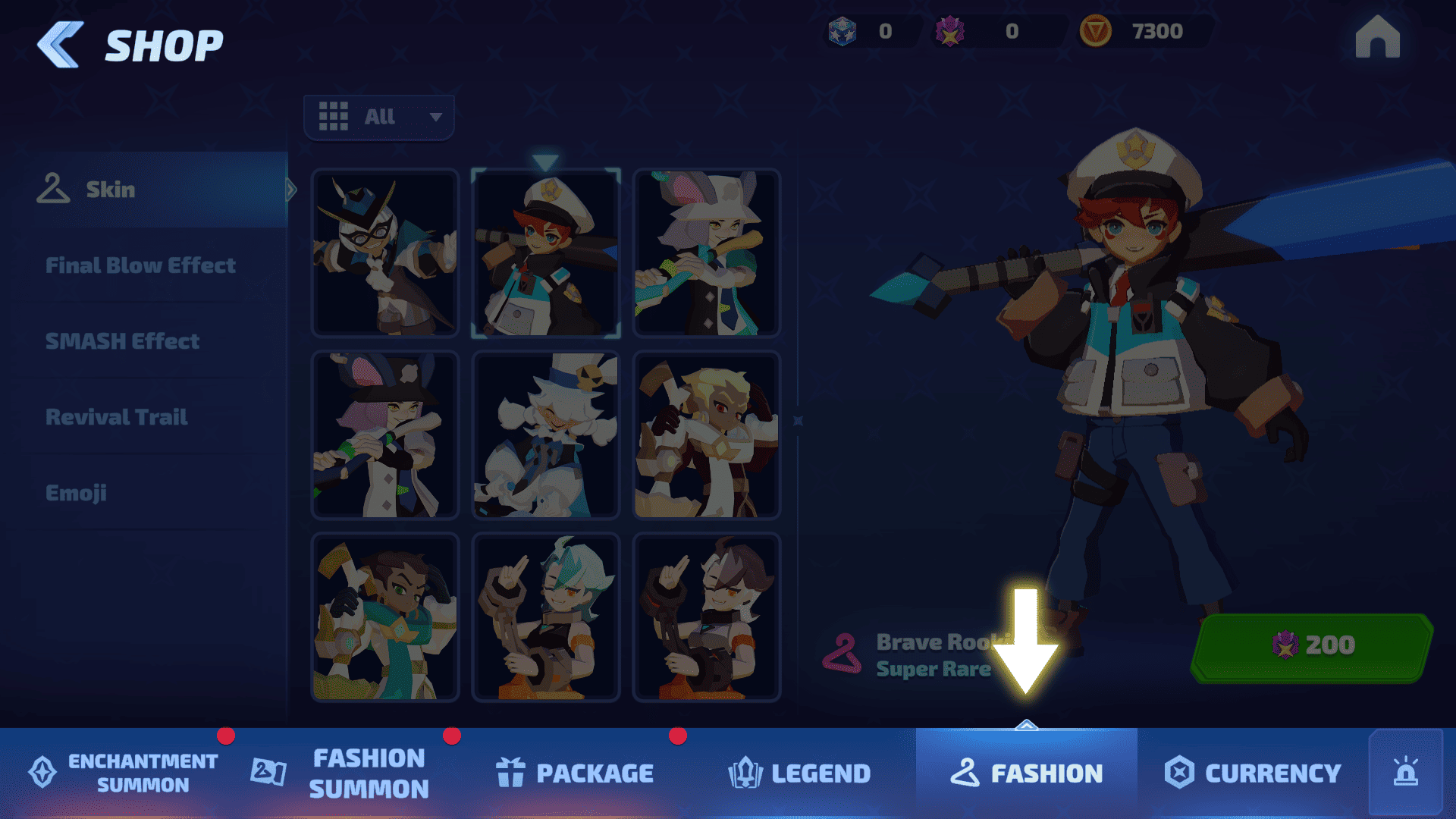Select the white-haired blue top hat skin
The width and height of the screenshot is (1456, 819).
click(546, 435)
